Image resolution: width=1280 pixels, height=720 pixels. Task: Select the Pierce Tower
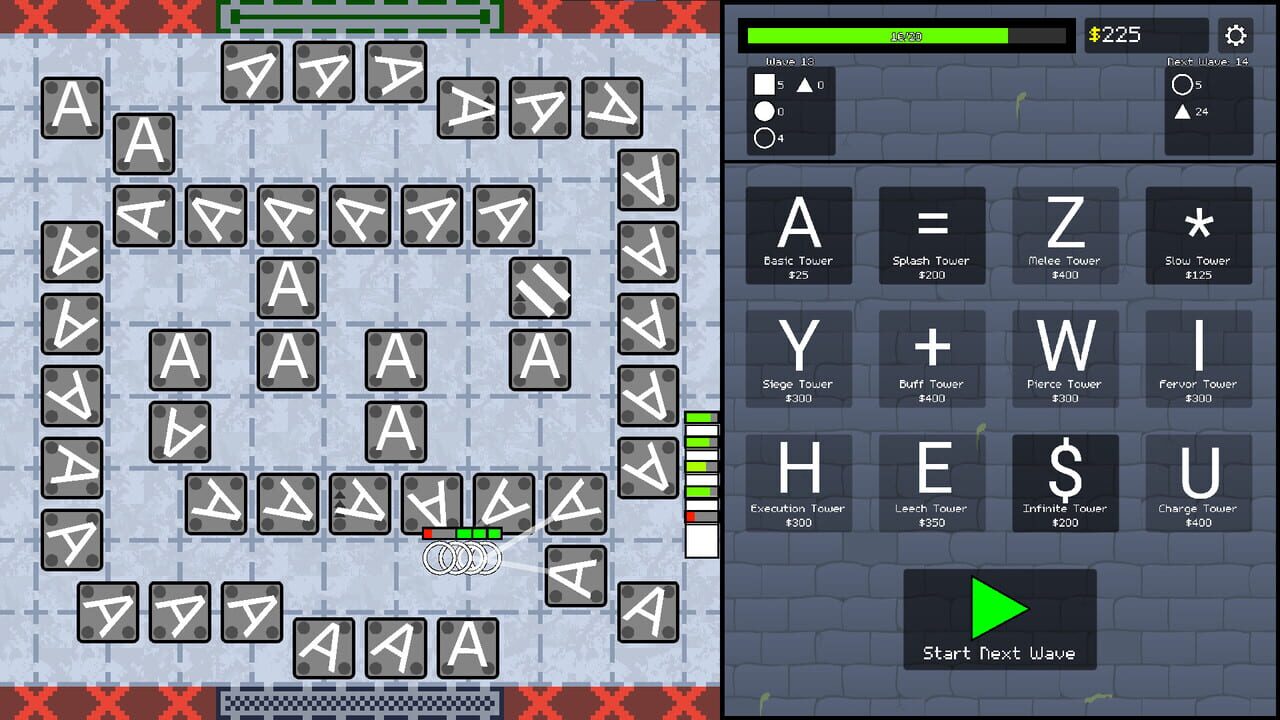(x=1065, y=359)
